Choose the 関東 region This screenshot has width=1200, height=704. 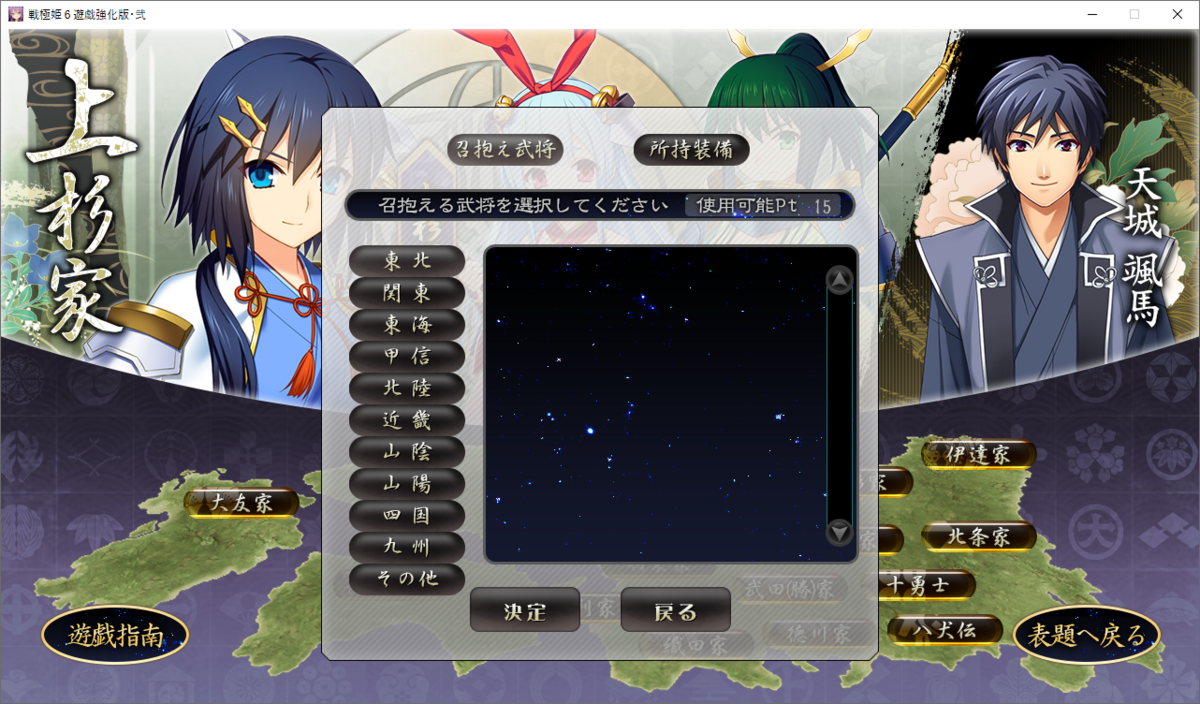click(407, 292)
